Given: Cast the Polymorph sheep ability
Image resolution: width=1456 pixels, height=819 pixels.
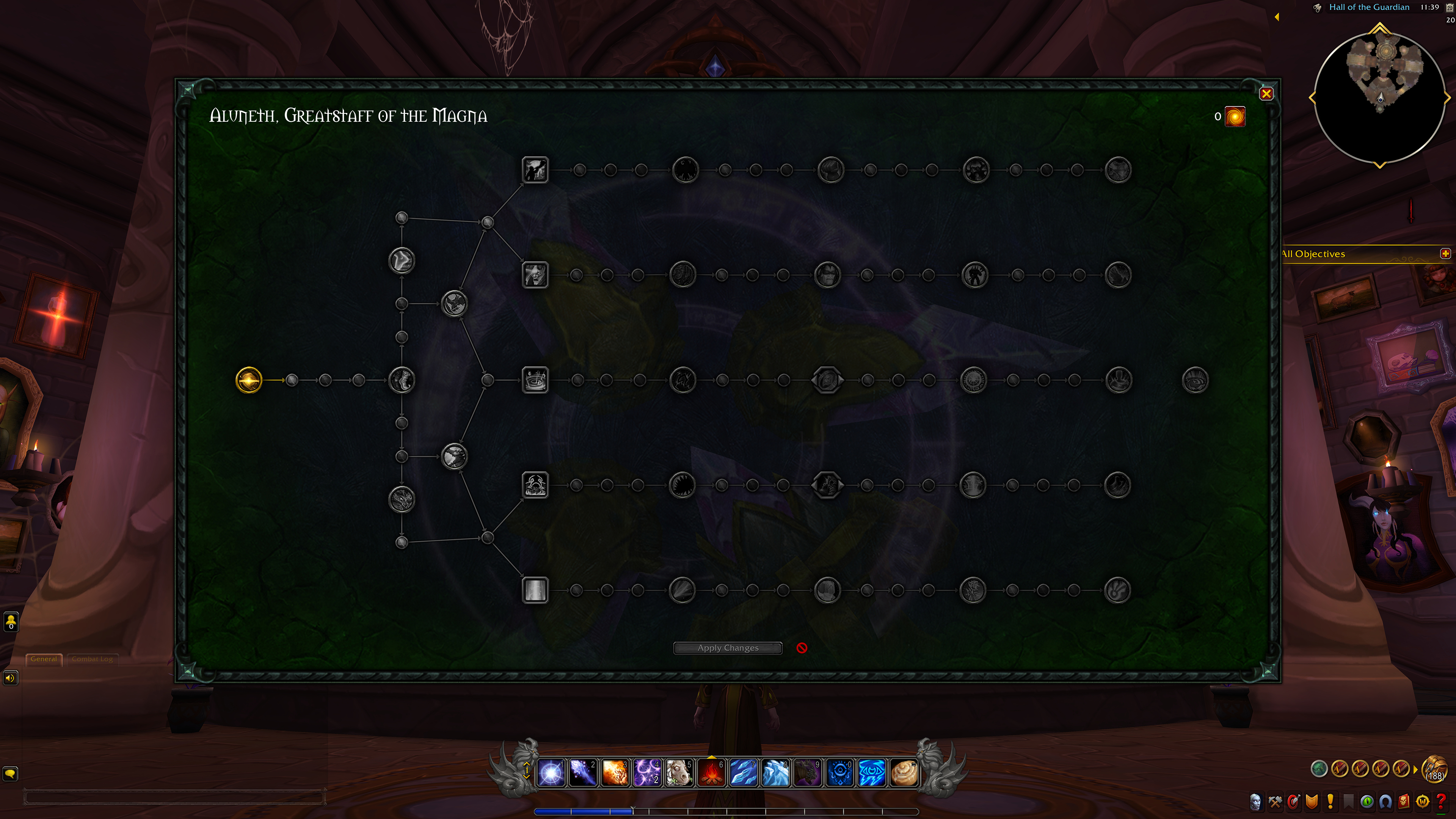Looking at the screenshot, I should point(679,773).
